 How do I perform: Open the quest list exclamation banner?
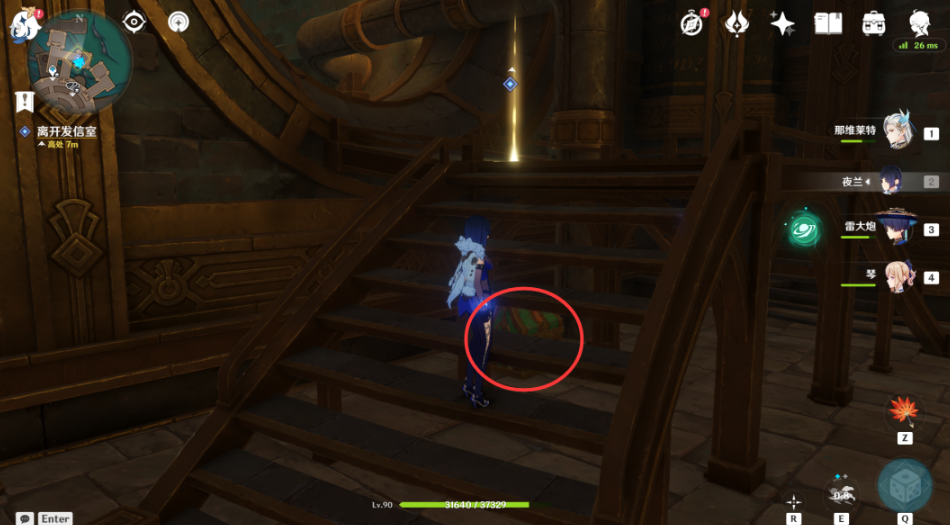(24, 100)
